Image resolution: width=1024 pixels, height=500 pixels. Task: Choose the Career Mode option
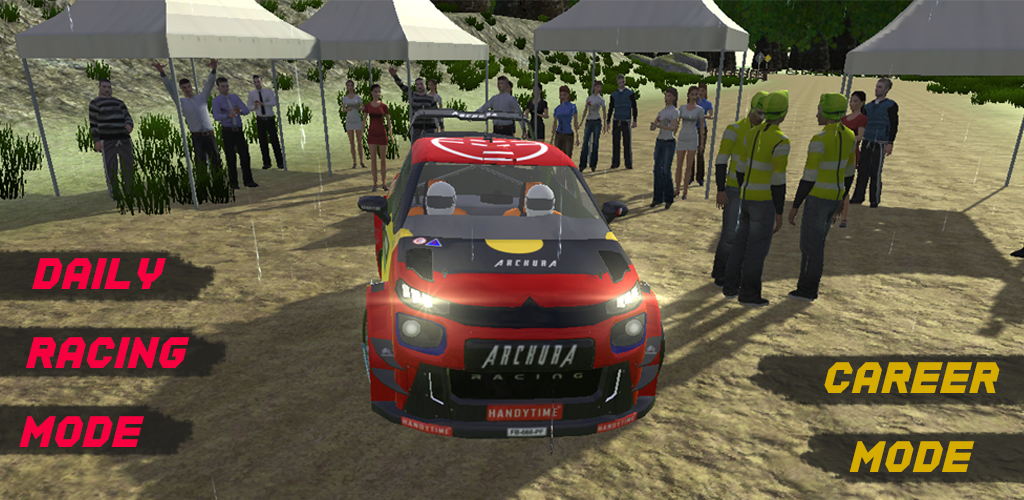tap(910, 417)
